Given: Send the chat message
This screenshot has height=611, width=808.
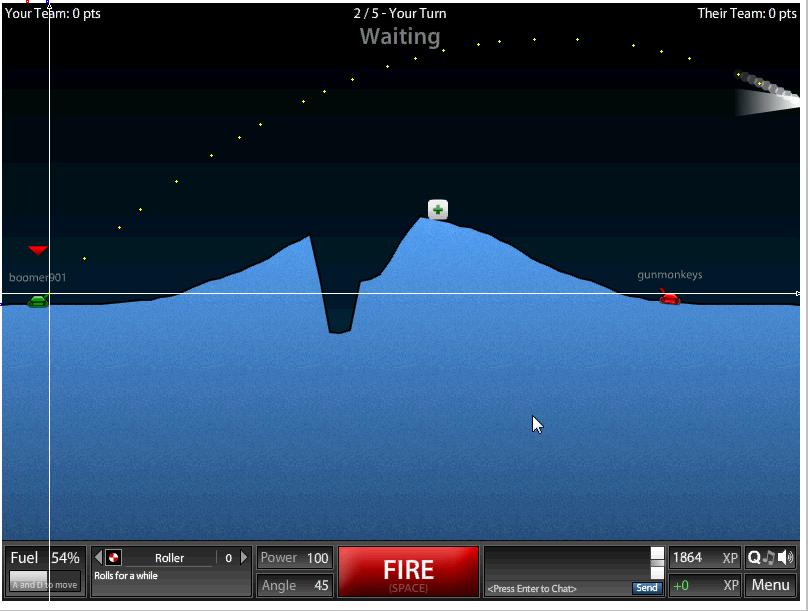Looking at the screenshot, I should [647, 588].
